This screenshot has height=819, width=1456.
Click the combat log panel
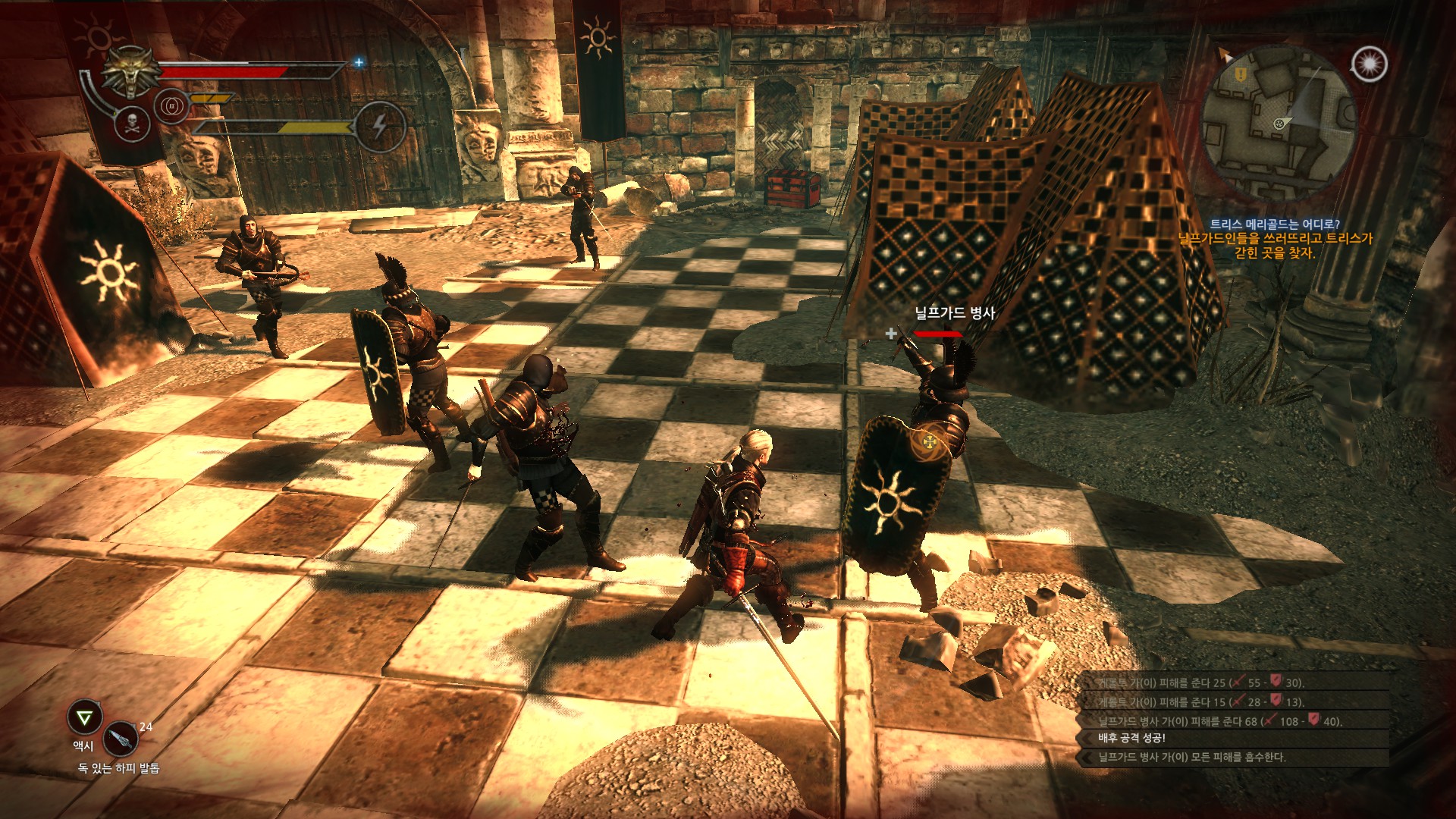point(1233,720)
